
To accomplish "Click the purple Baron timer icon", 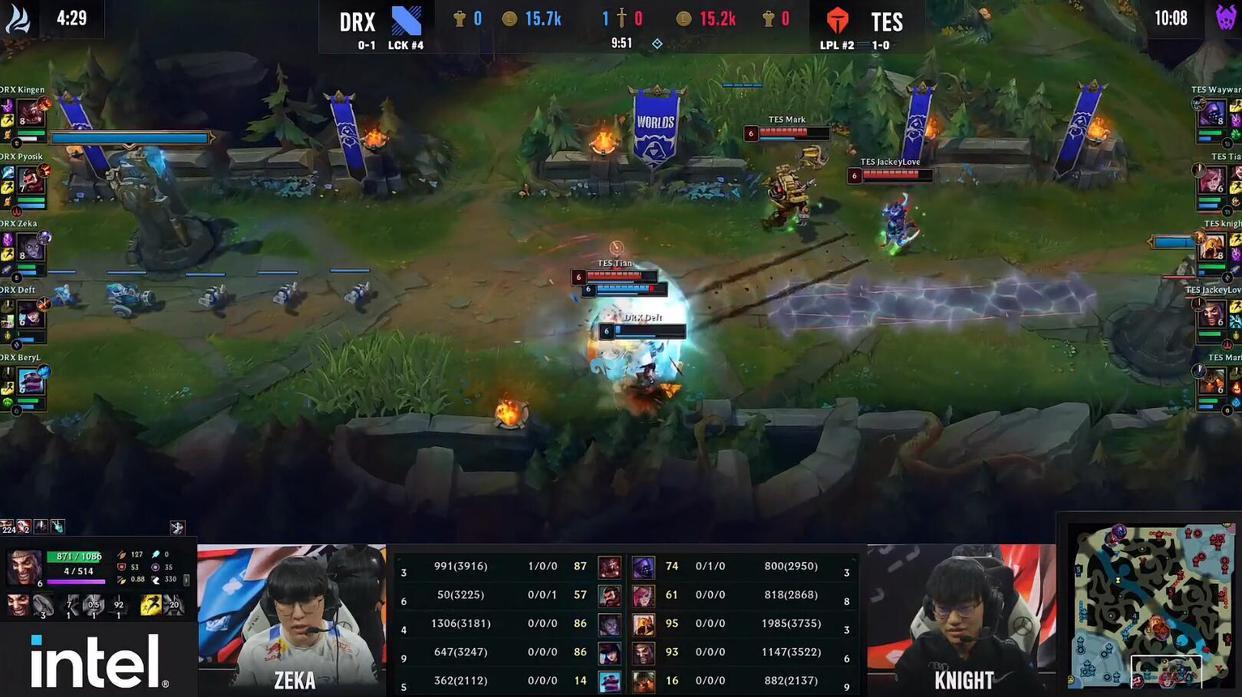I will click(x=1226, y=18).
